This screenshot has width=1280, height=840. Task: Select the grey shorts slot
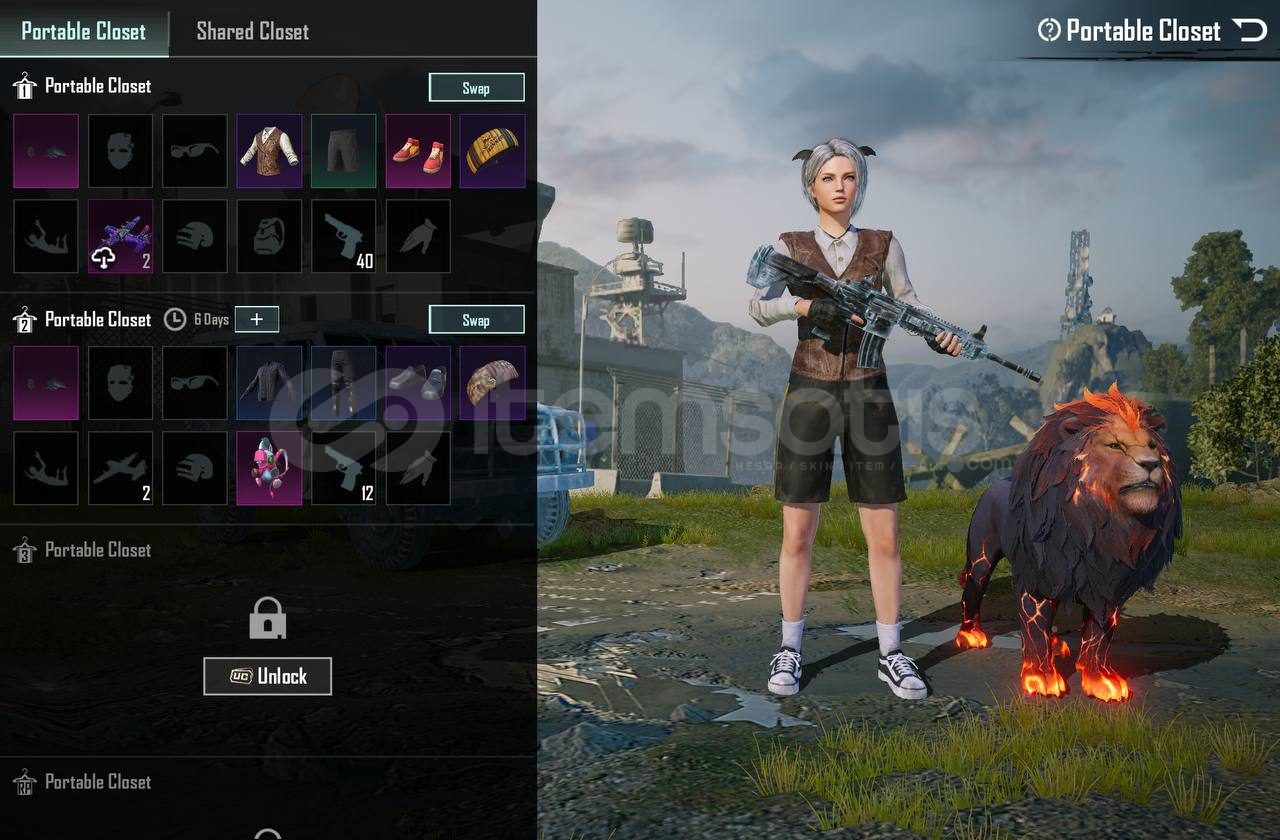[343, 151]
